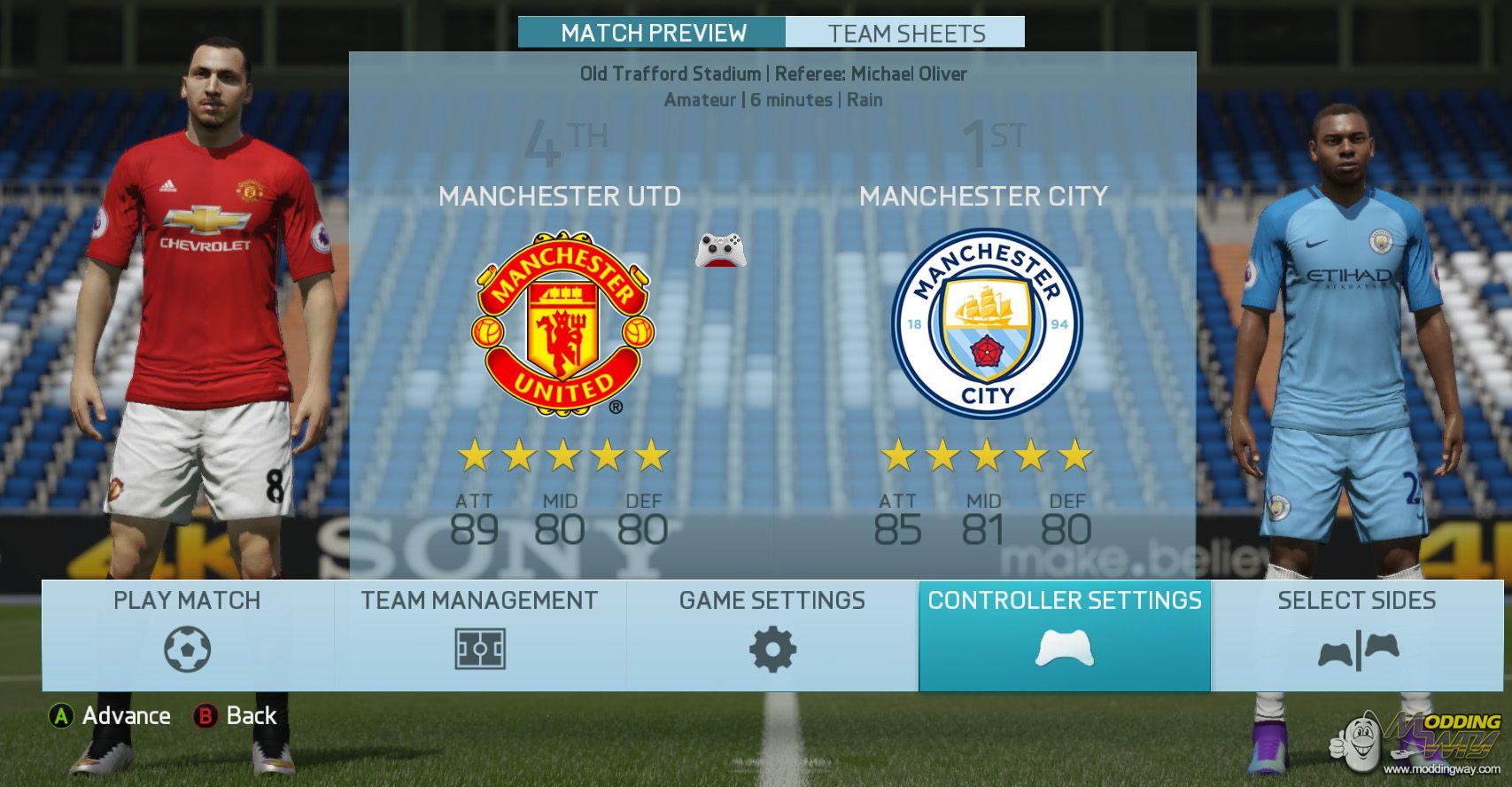Image resolution: width=1512 pixels, height=787 pixels.
Task: Start the game with Play Match
Action: (x=188, y=635)
